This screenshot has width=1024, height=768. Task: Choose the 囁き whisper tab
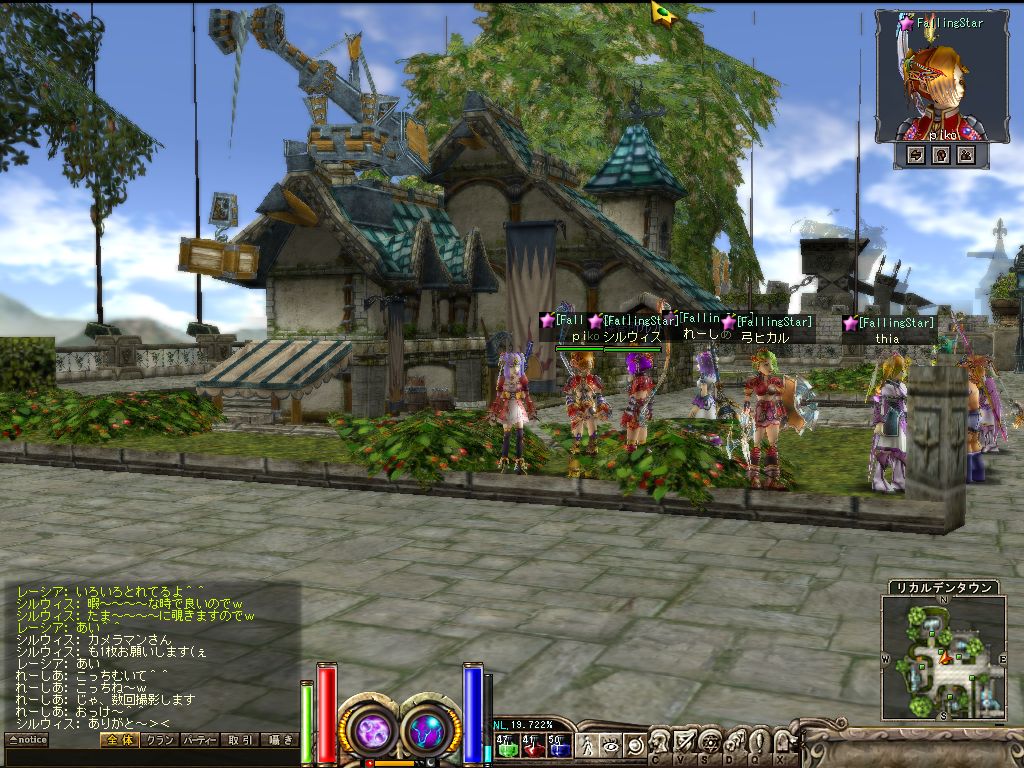tap(279, 740)
